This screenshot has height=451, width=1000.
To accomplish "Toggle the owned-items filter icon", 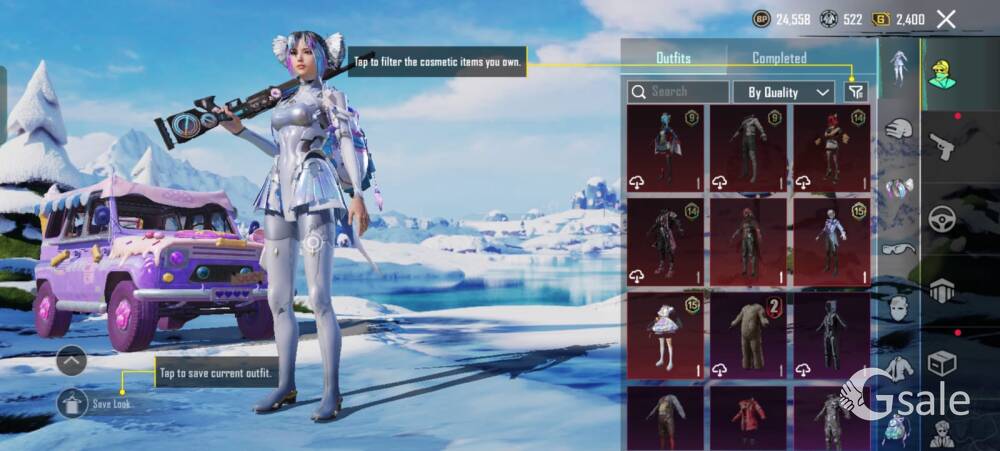I will tap(855, 92).
